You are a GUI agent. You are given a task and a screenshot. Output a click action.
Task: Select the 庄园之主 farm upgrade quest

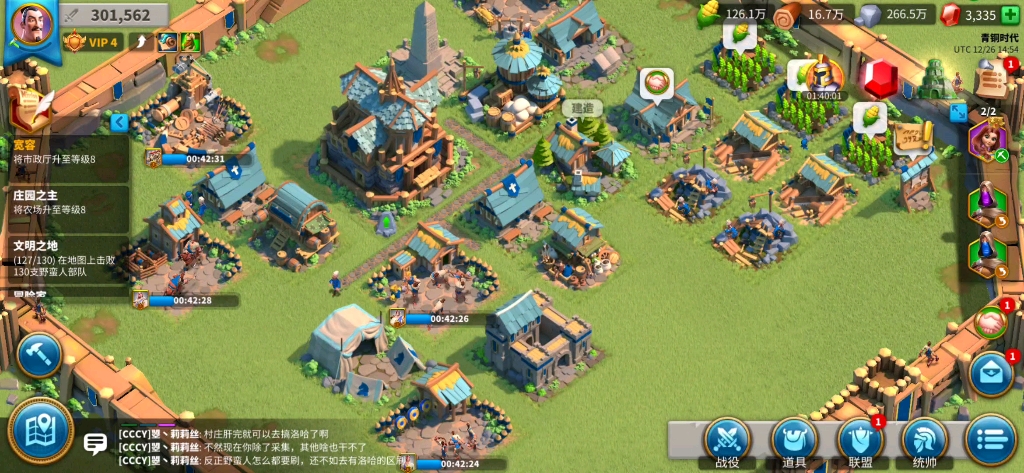(65, 202)
